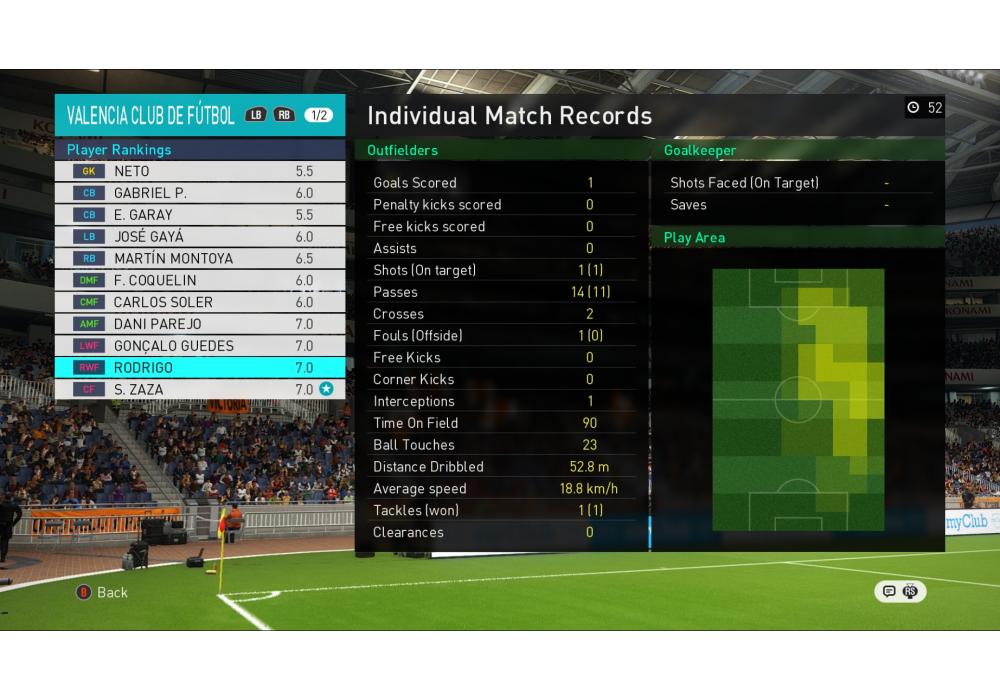
Task: Select MARTÍN MONTOYA row
Action: pos(200,259)
